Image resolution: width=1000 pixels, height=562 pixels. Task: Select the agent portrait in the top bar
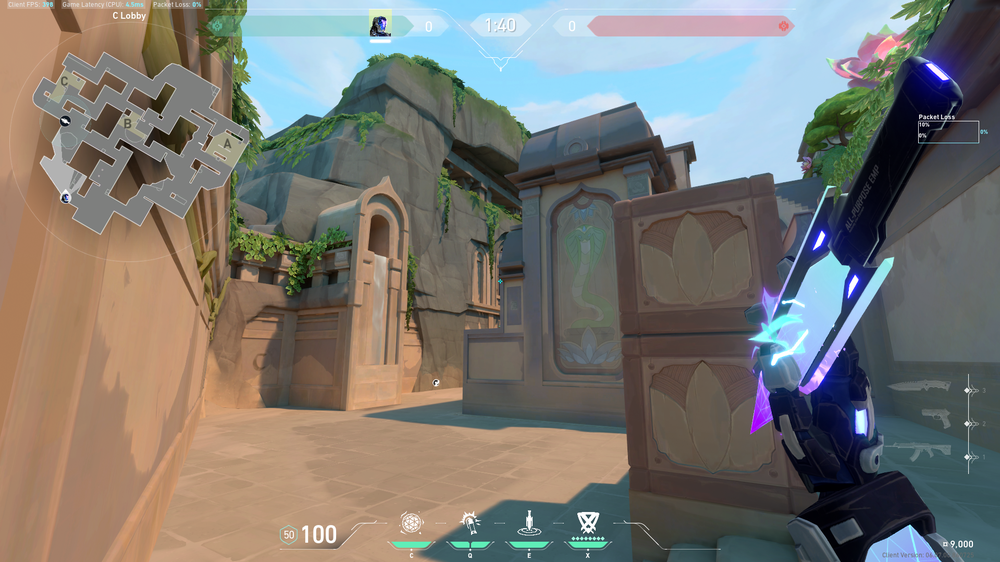[x=380, y=25]
